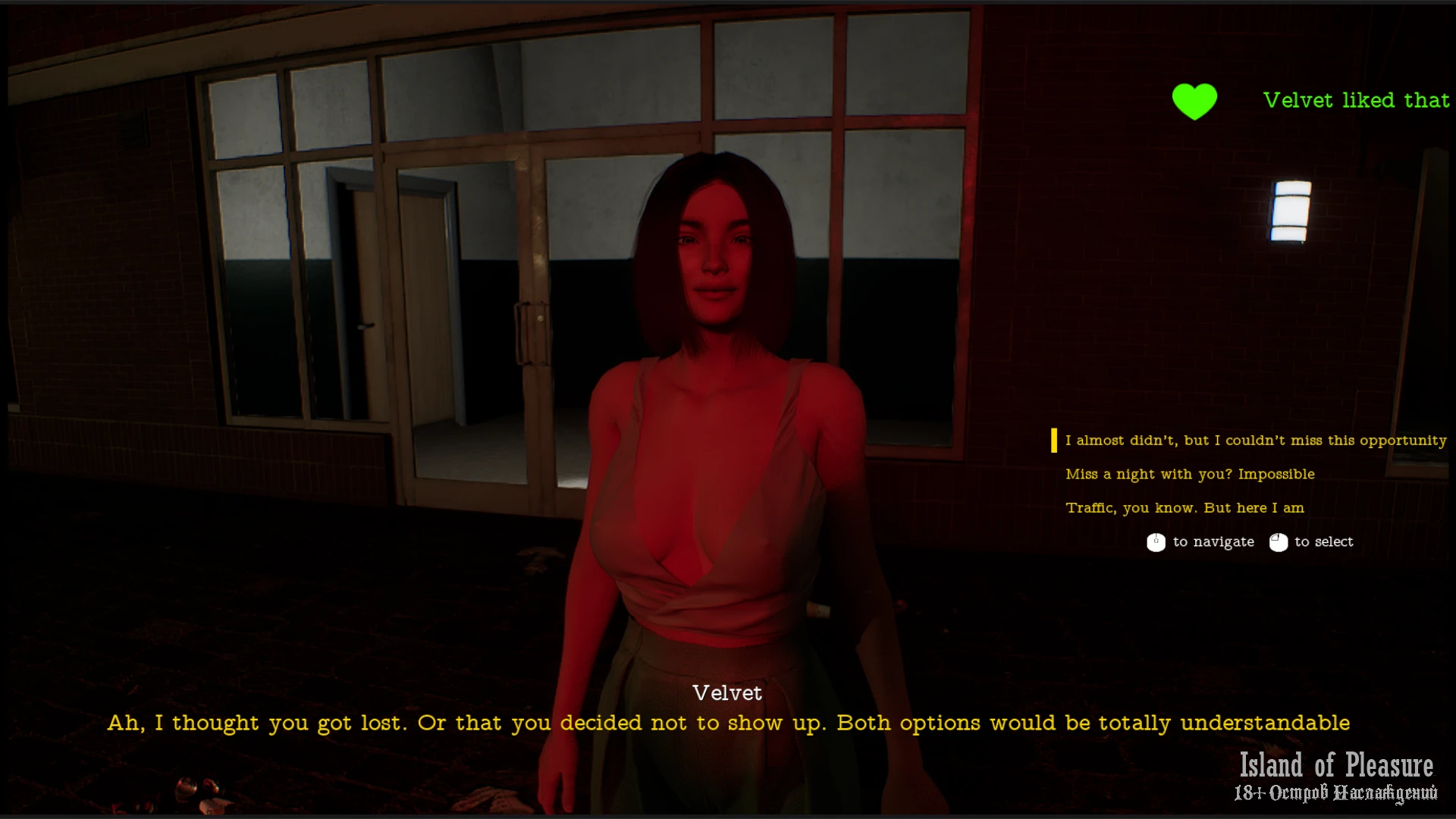The image size is (1456, 819).
Task: Pick the "Traffic, you know" reply
Action: tap(1185, 508)
